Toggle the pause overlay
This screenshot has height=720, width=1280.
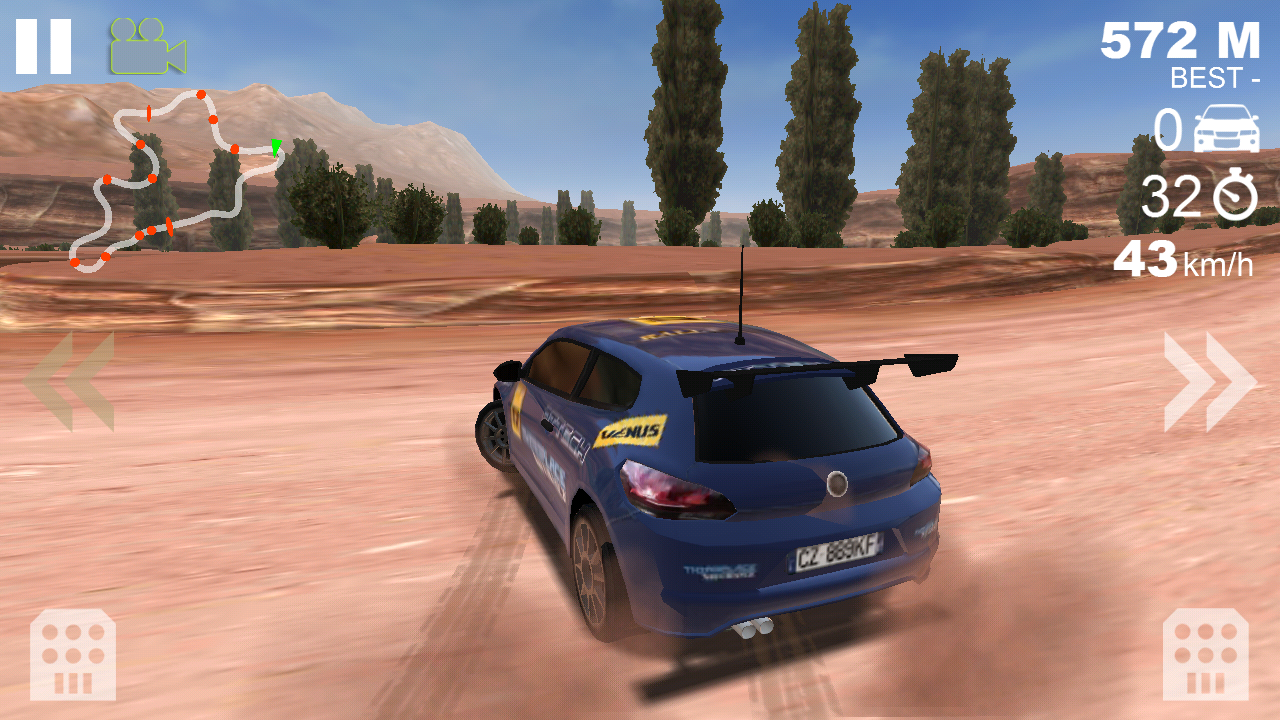click(45, 44)
